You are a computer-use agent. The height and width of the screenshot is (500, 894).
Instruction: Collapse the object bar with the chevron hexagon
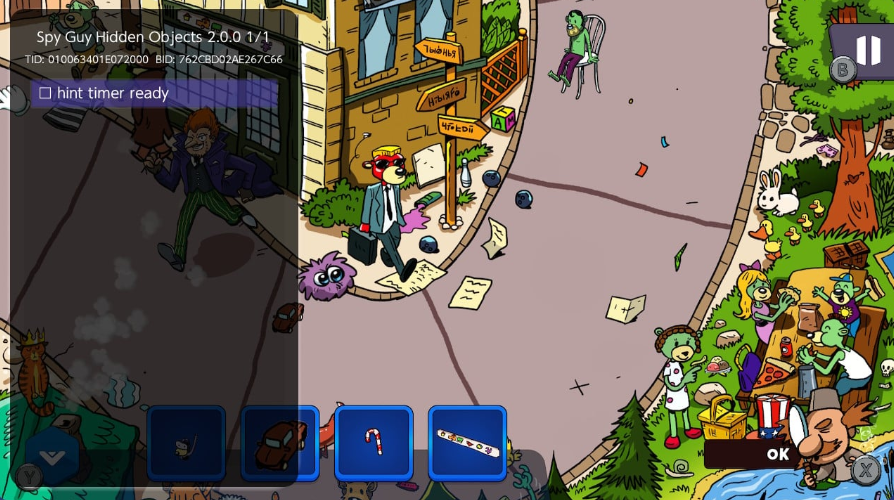[52, 457]
